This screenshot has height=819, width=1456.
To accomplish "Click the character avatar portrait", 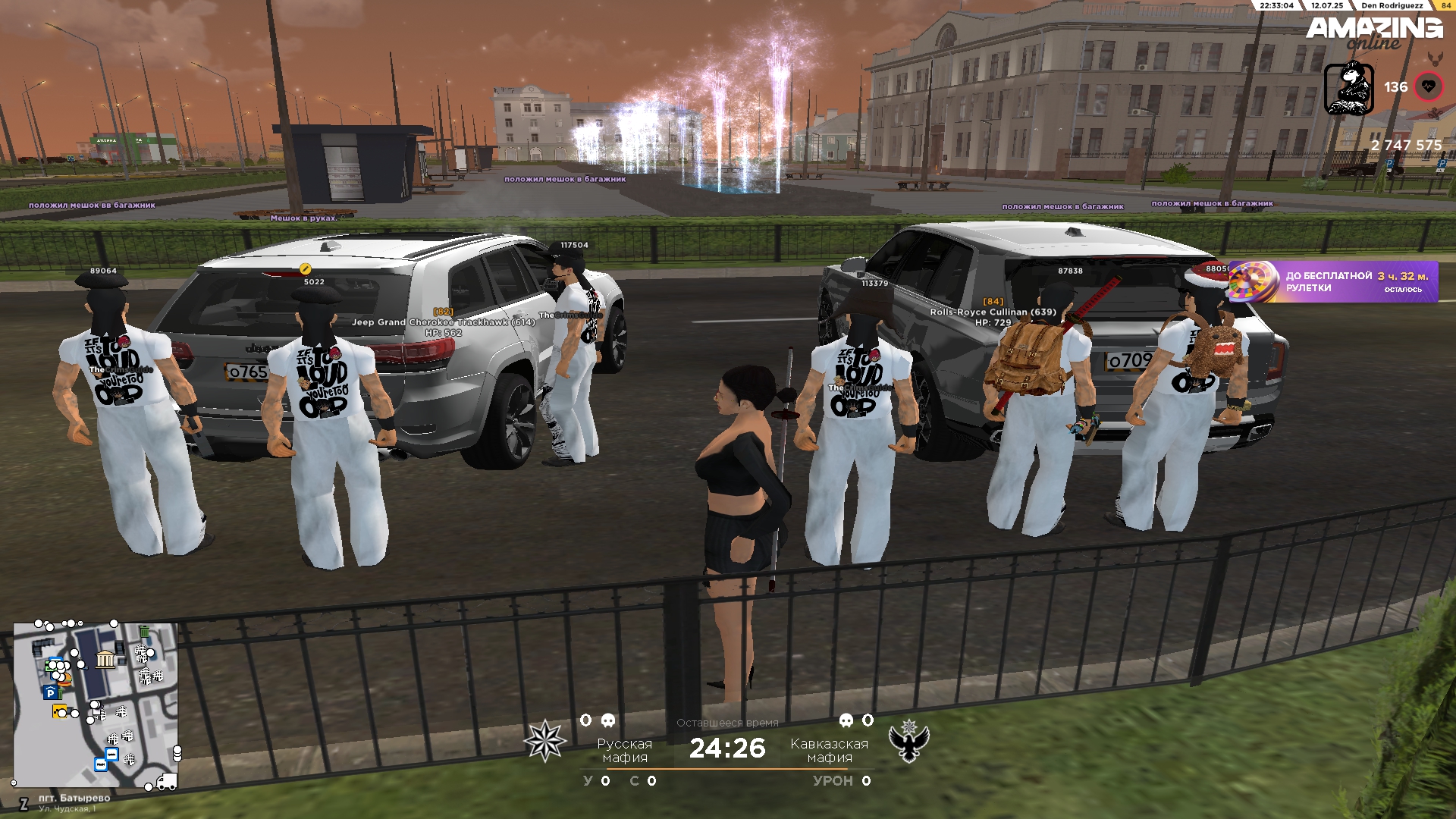I will [x=1348, y=89].
